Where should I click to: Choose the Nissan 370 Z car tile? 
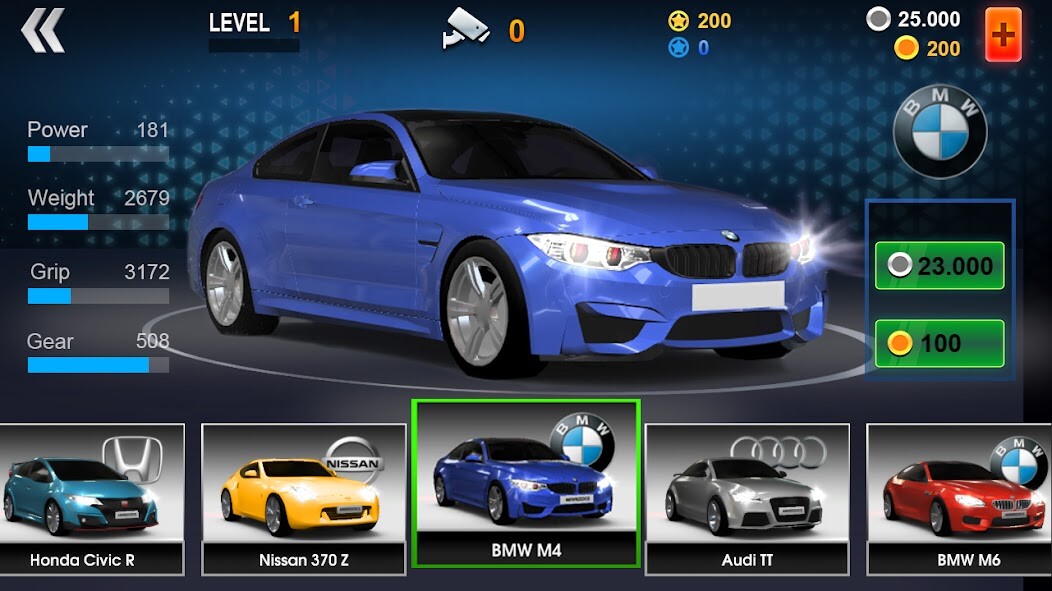click(303, 498)
